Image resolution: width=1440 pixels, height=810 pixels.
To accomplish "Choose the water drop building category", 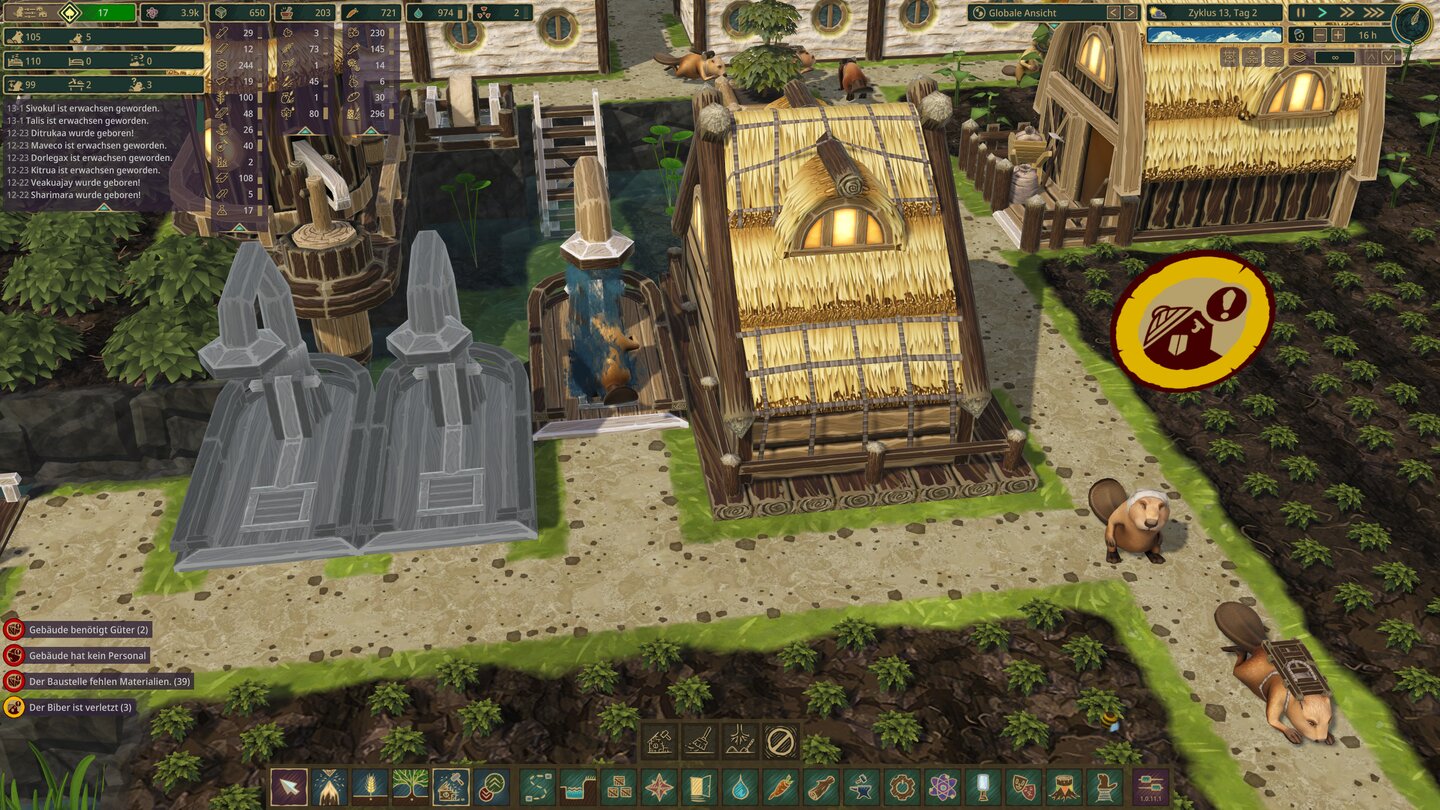I will (740, 787).
